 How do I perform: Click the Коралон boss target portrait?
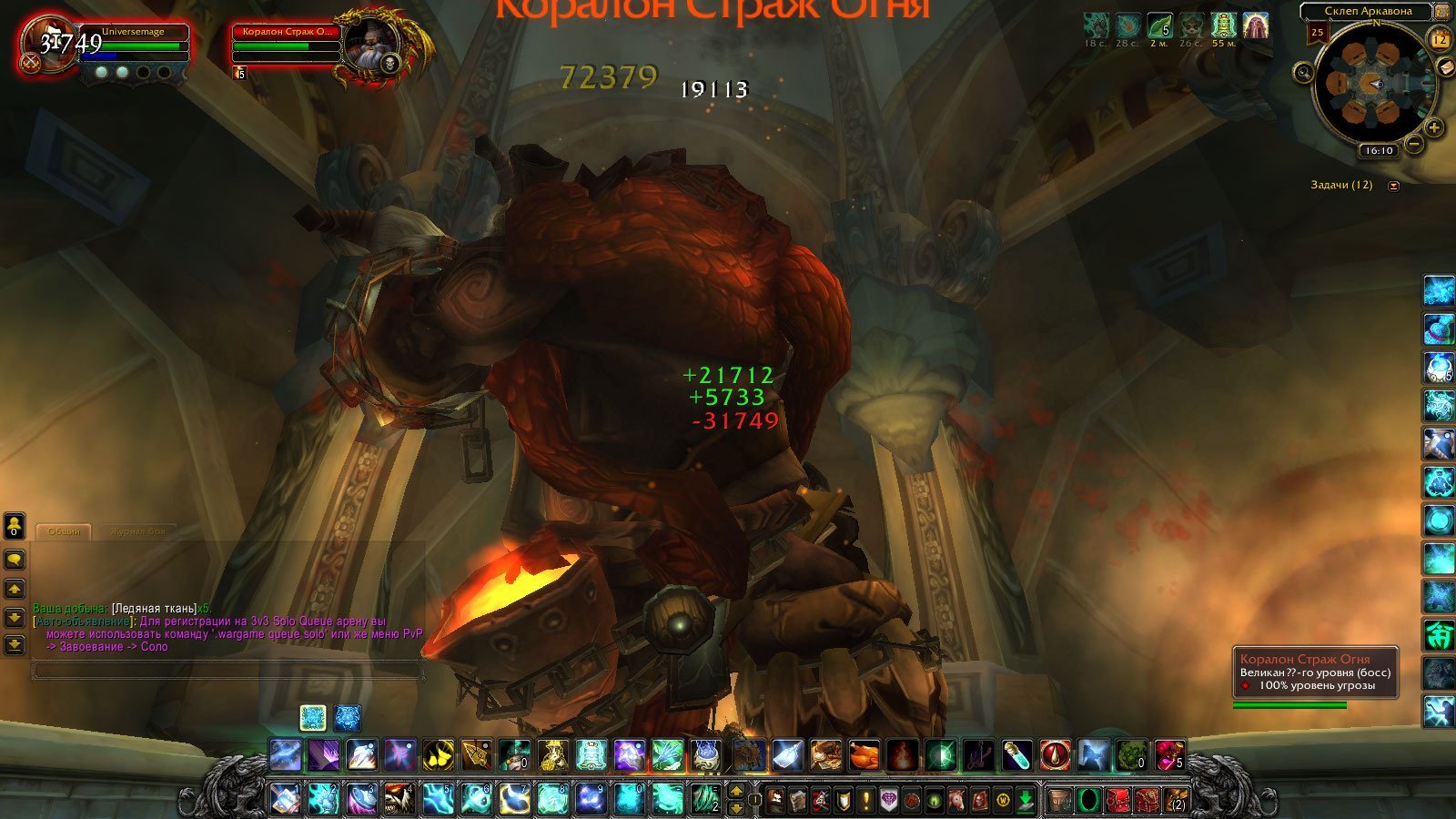(x=371, y=45)
